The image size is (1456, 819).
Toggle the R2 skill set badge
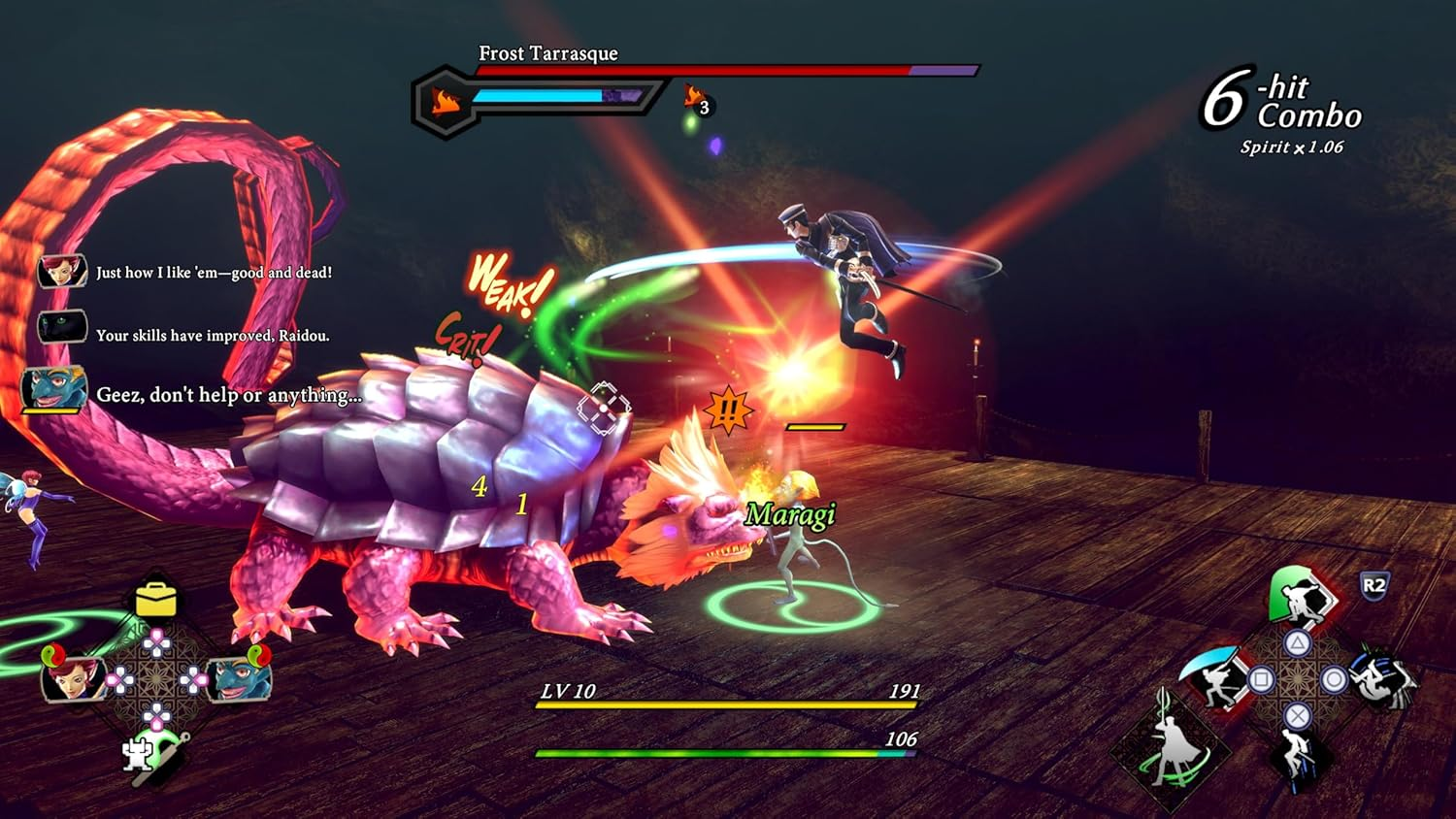(x=1373, y=584)
